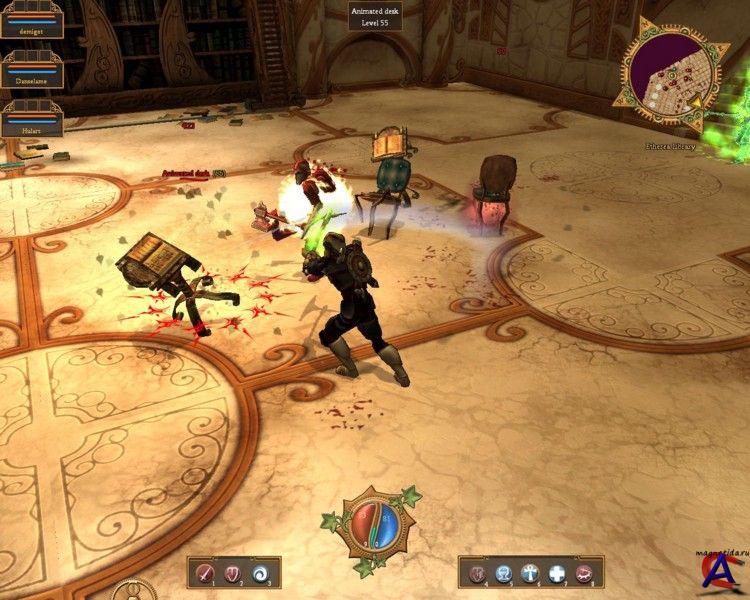Viewport: 750px width, 600px height.
Task: Activate the sword attack skill in slot 1
Action: pos(206,573)
